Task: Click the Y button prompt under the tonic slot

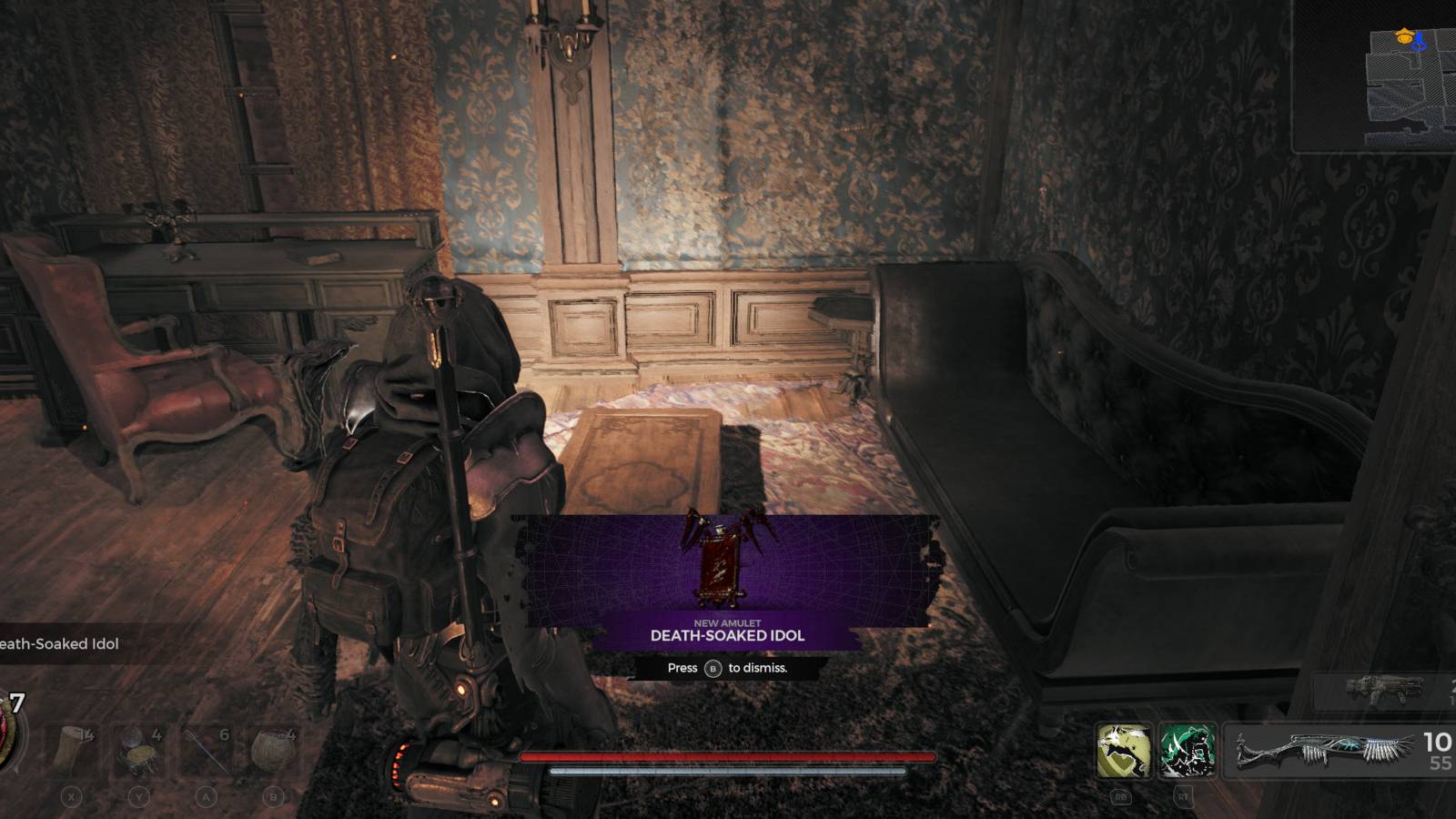Action: click(x=138, y=797)
